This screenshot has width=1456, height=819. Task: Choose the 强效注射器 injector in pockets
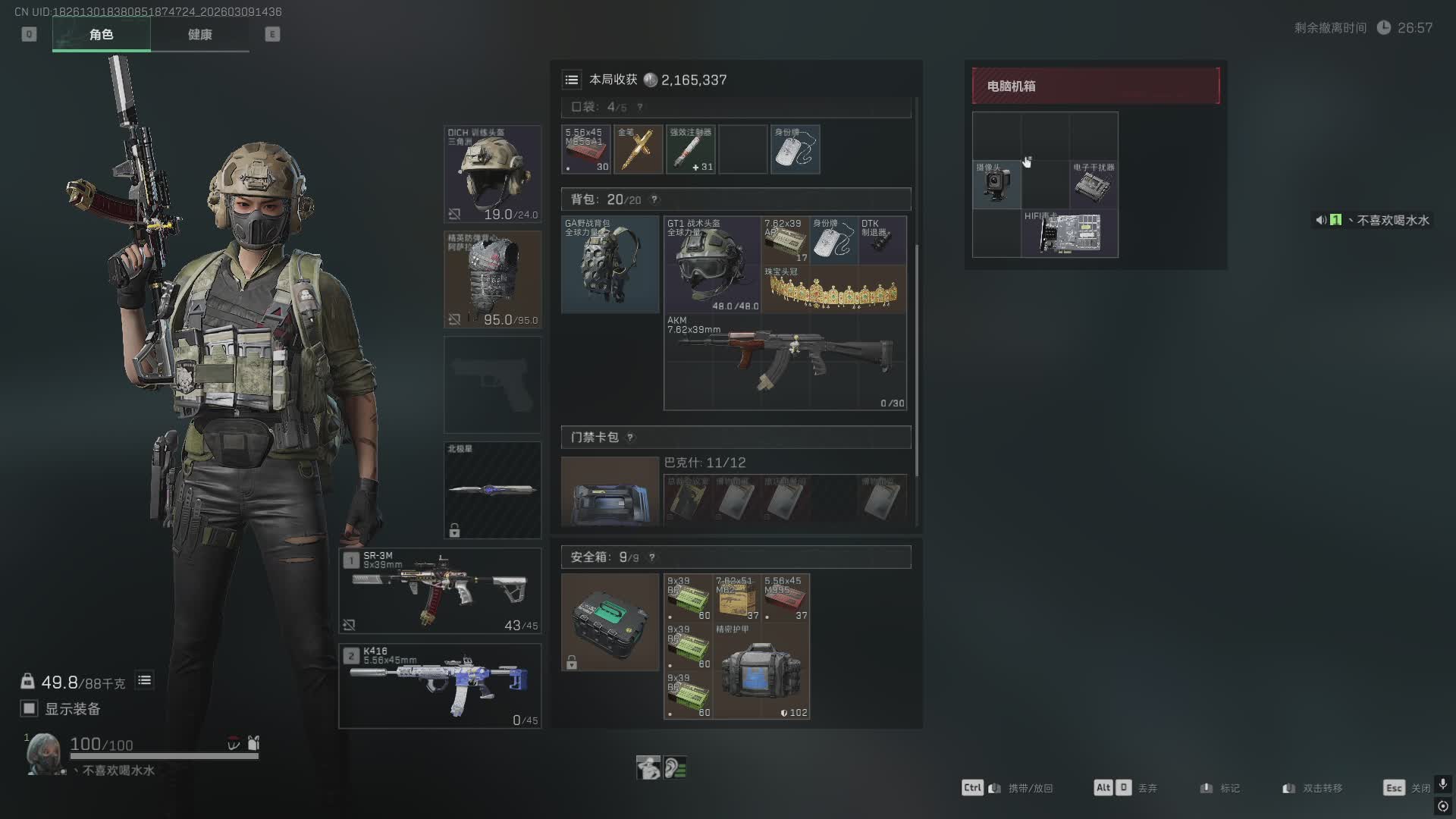pyautogui.click(x=690, y=149)
